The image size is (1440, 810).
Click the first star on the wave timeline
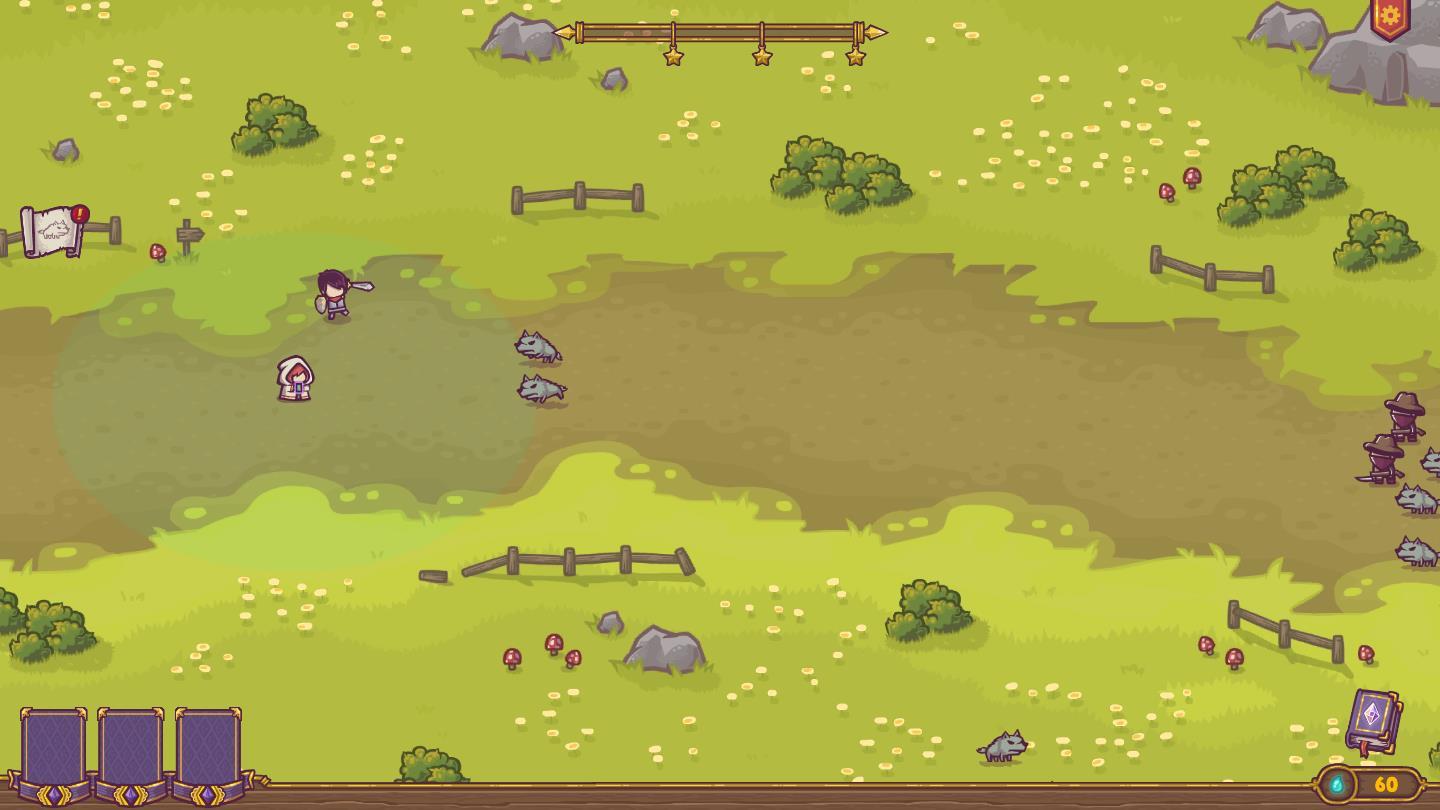[675, 55]
